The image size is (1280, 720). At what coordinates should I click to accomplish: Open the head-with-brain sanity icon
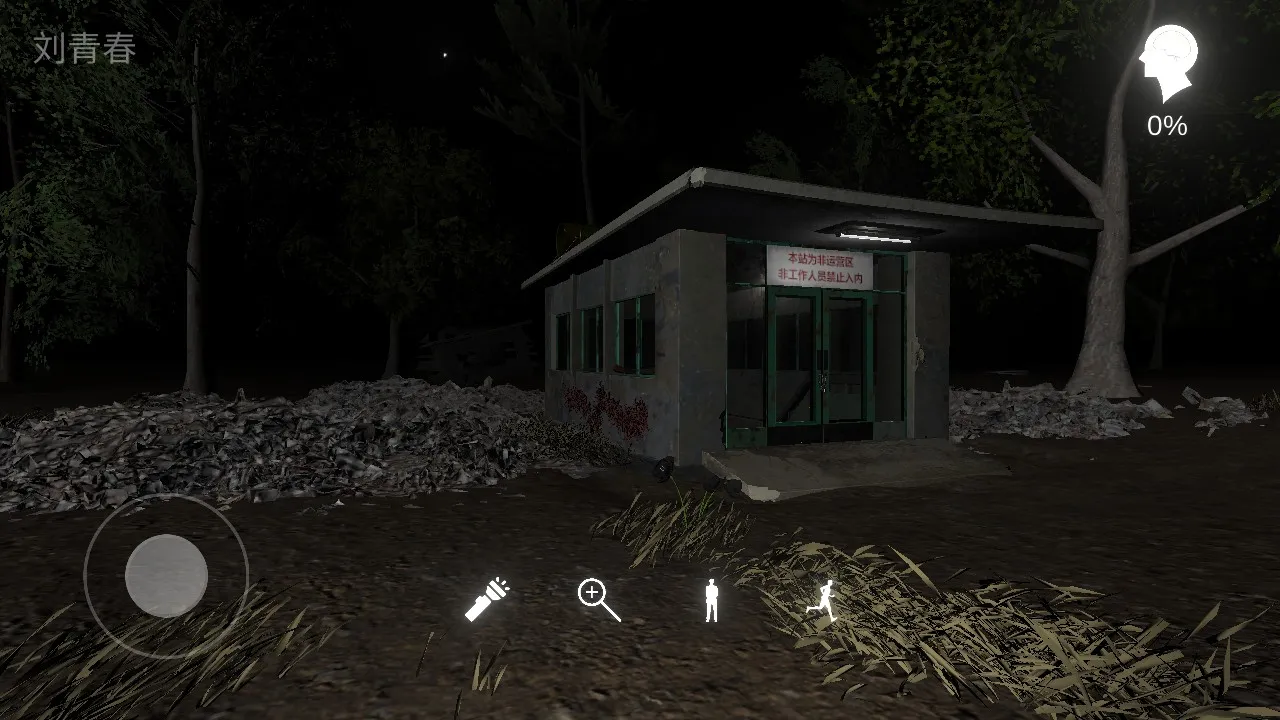pyautogui.click(x=1168, y=63)
